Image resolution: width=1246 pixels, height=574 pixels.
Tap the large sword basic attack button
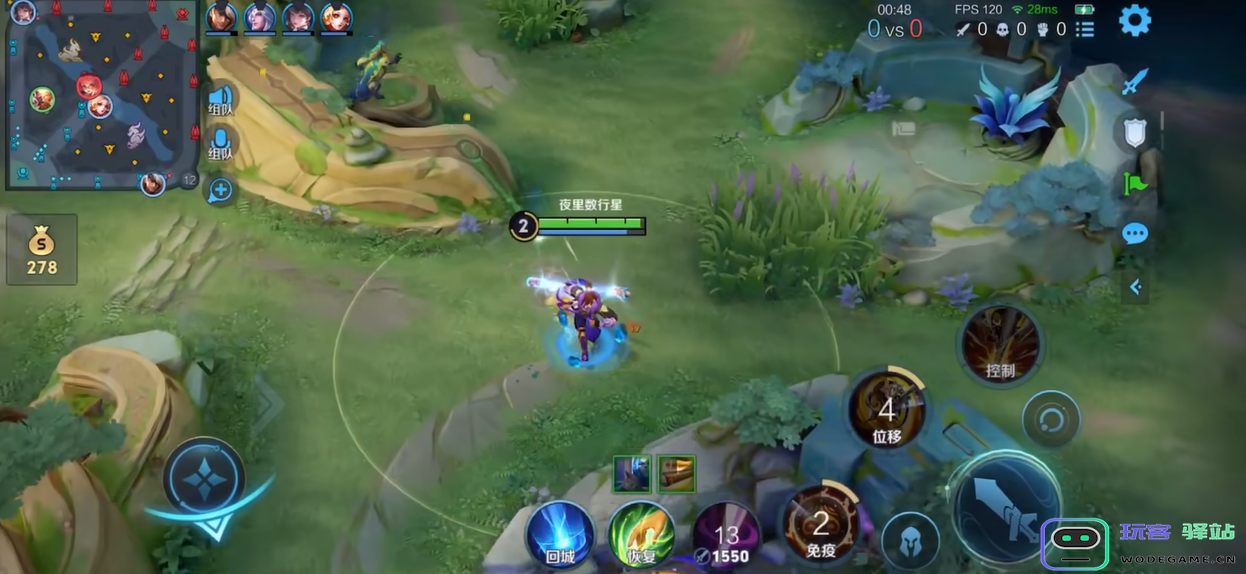click(1005, 510)
